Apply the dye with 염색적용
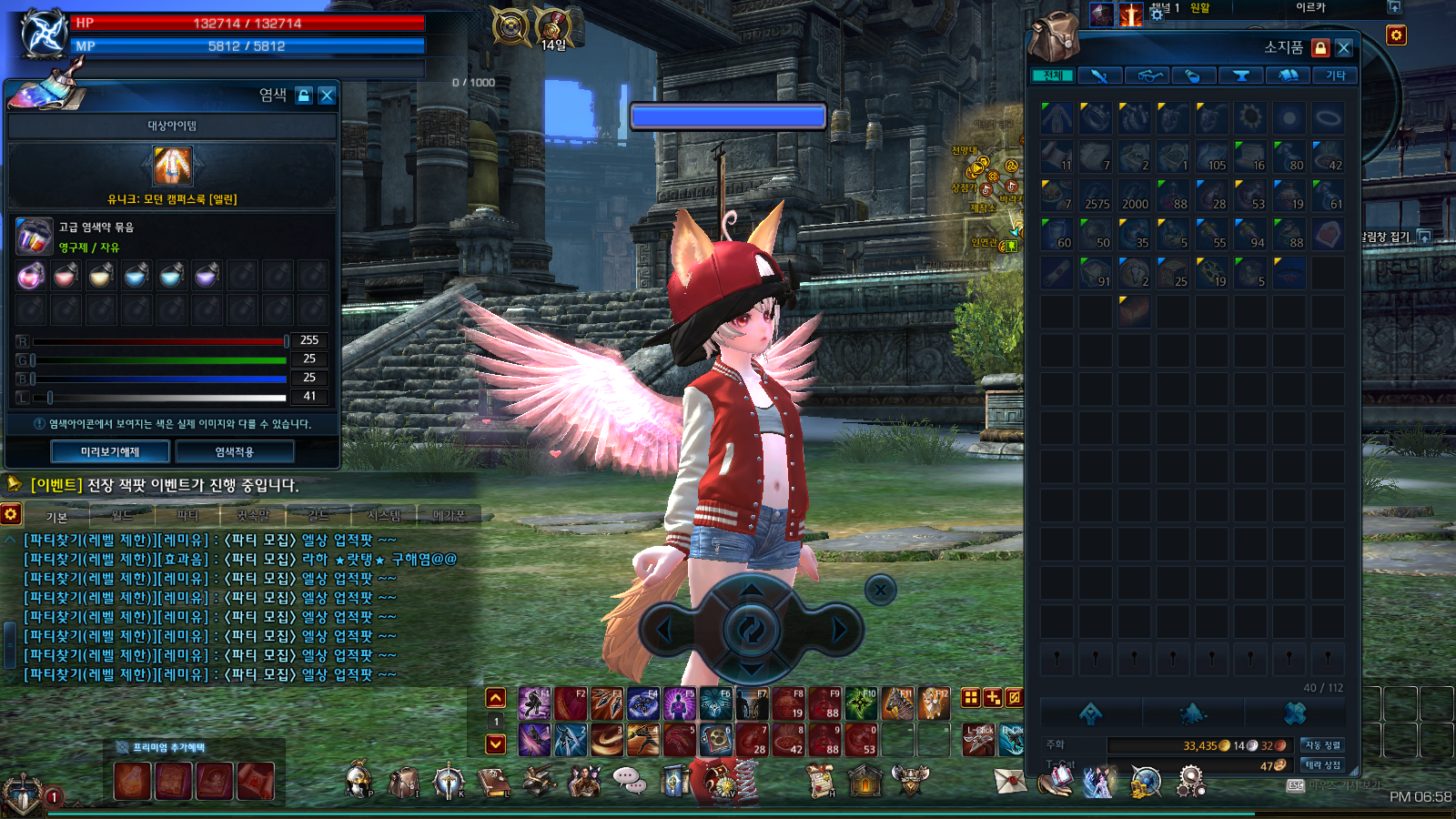Image resolution: width=1456 pixels, height=819 pixels. pos(235,451)
